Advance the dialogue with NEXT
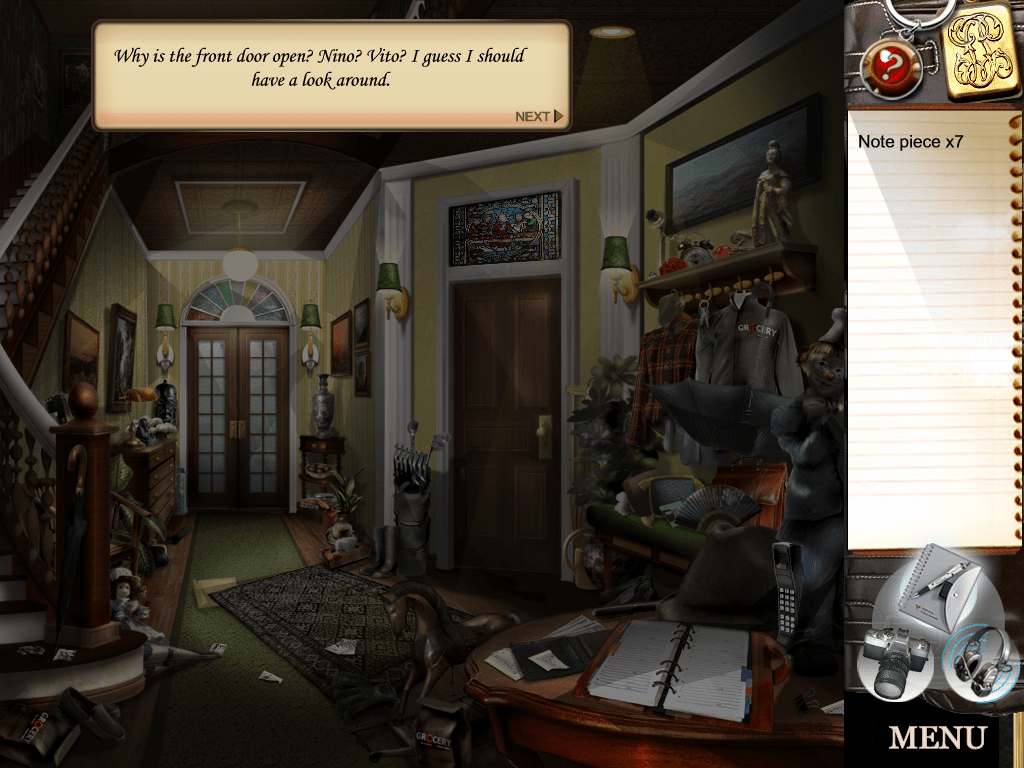 (x=539, y=117)
